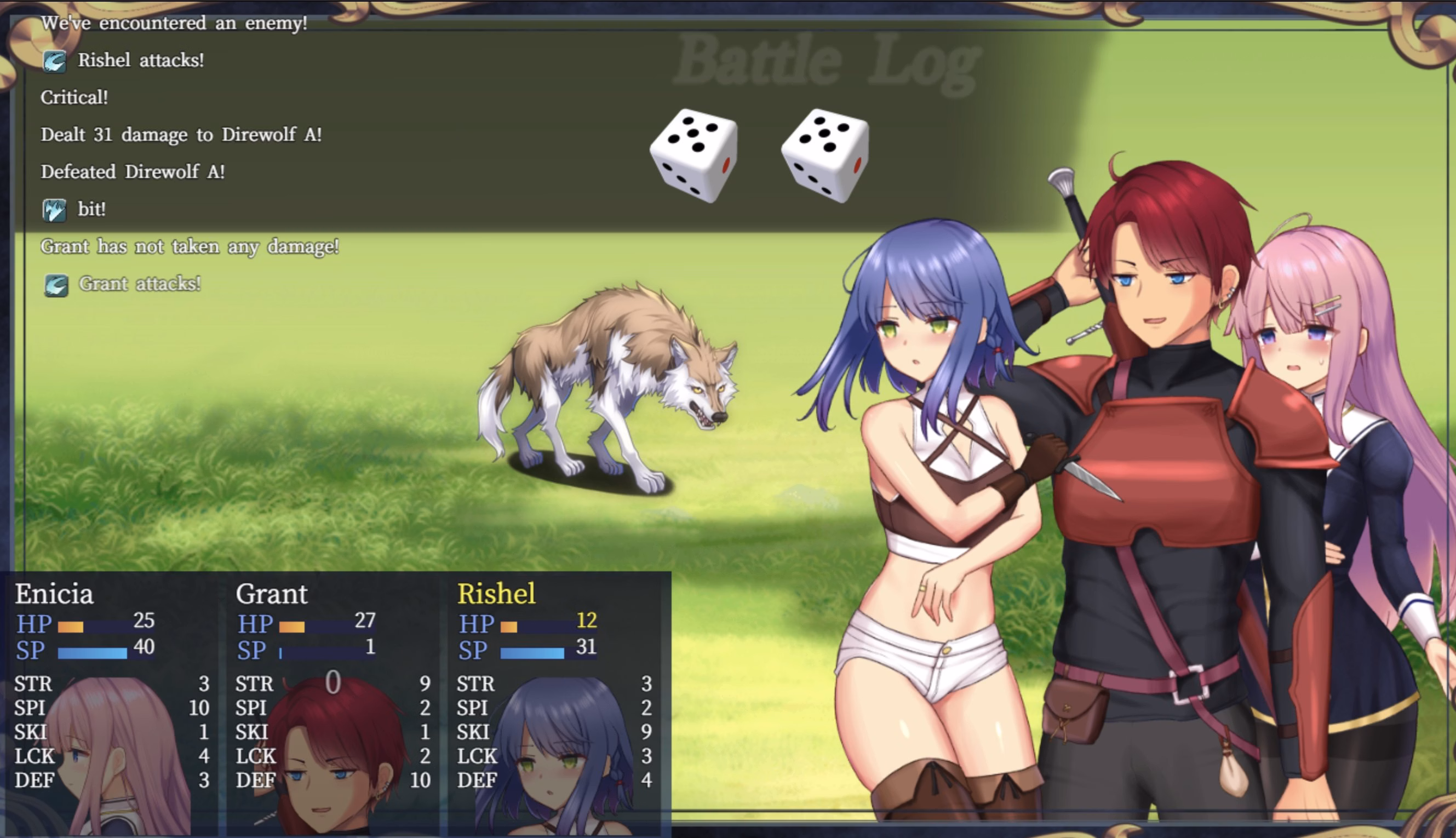Click the 'Defeated Direwolf A!' log entry
Screen dimensions: 1456x838
(133, 171)
